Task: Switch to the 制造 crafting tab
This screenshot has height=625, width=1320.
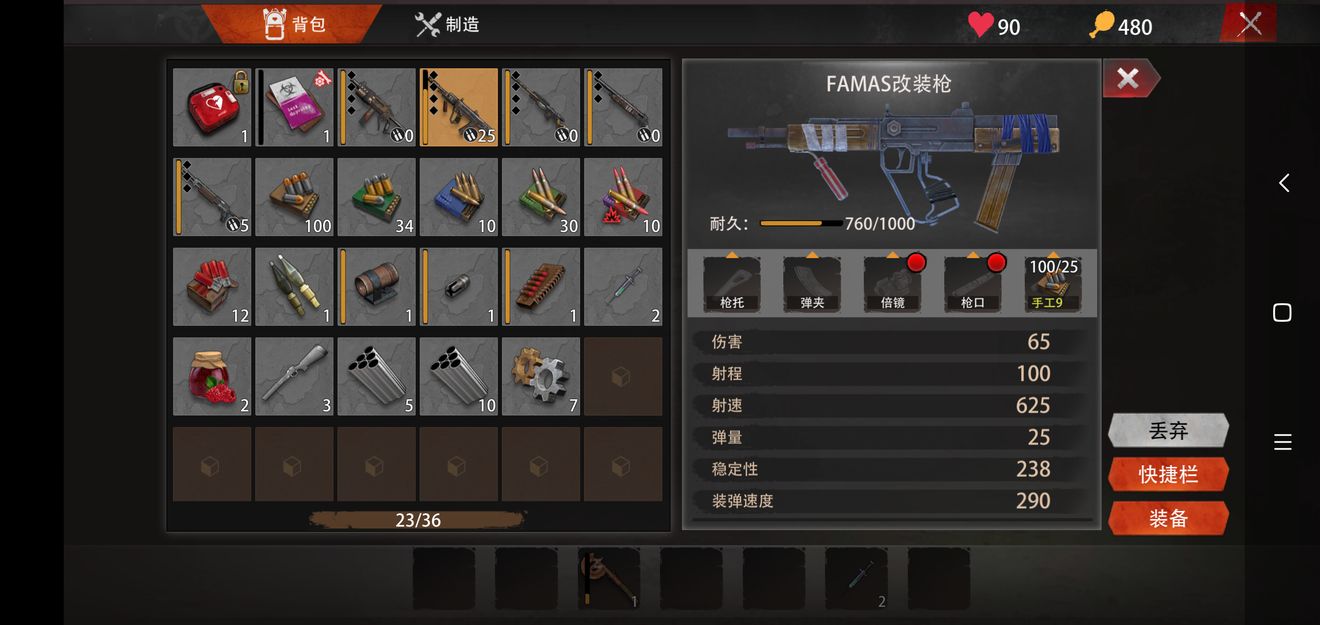Action: 447,24
